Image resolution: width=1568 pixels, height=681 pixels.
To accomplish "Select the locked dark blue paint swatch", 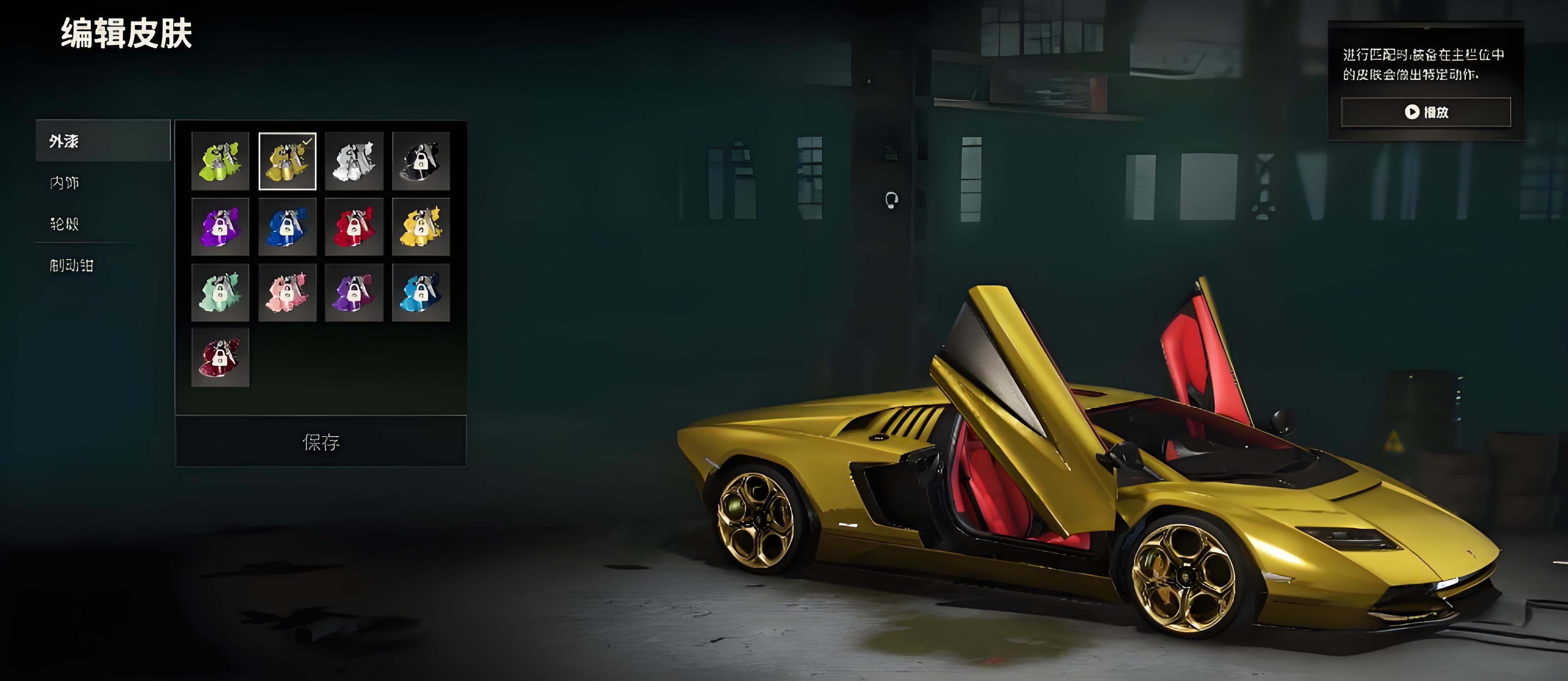I will click(x=287, y=227).
